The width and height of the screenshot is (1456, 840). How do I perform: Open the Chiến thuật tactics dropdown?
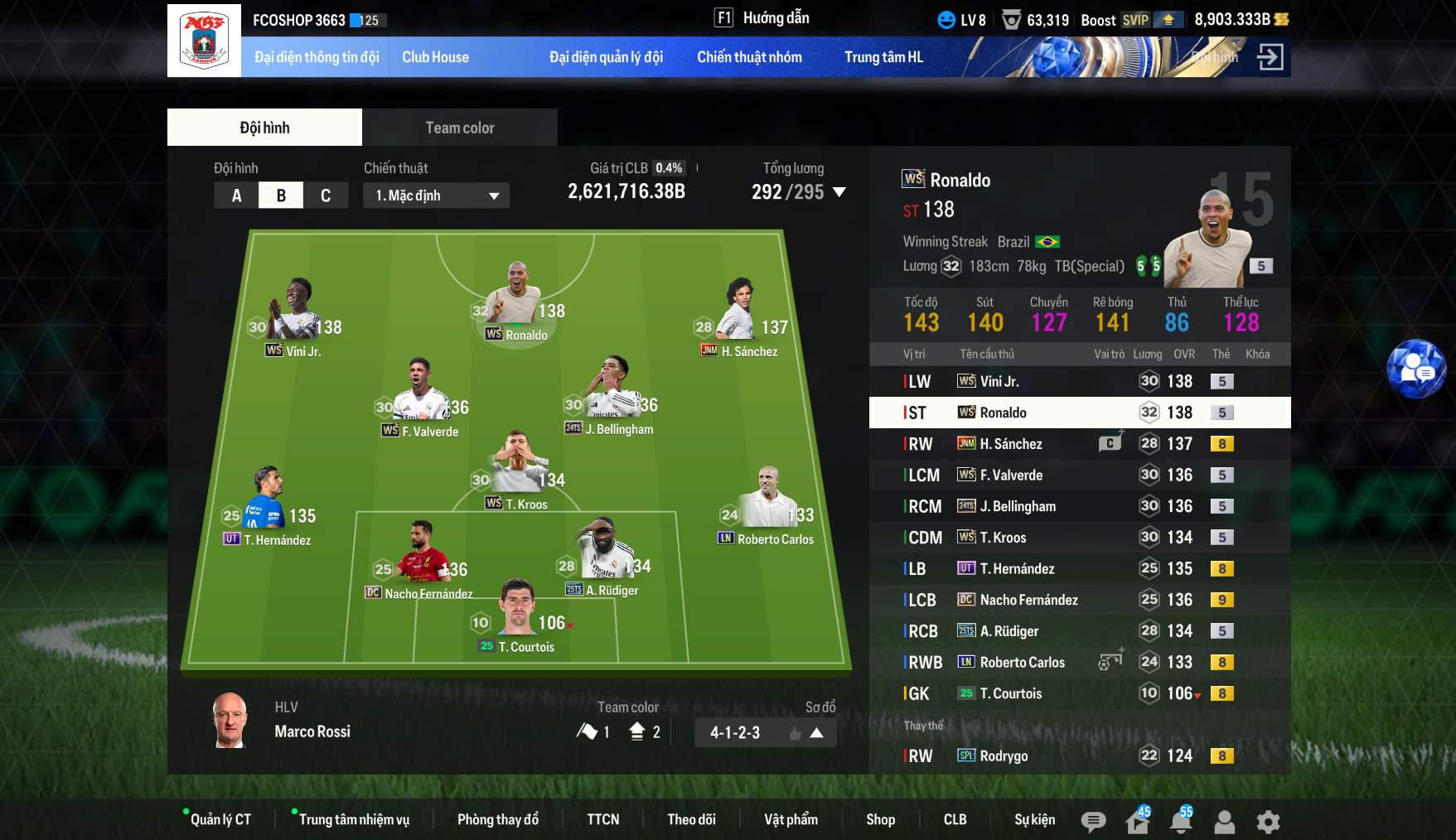click(436, 196)
